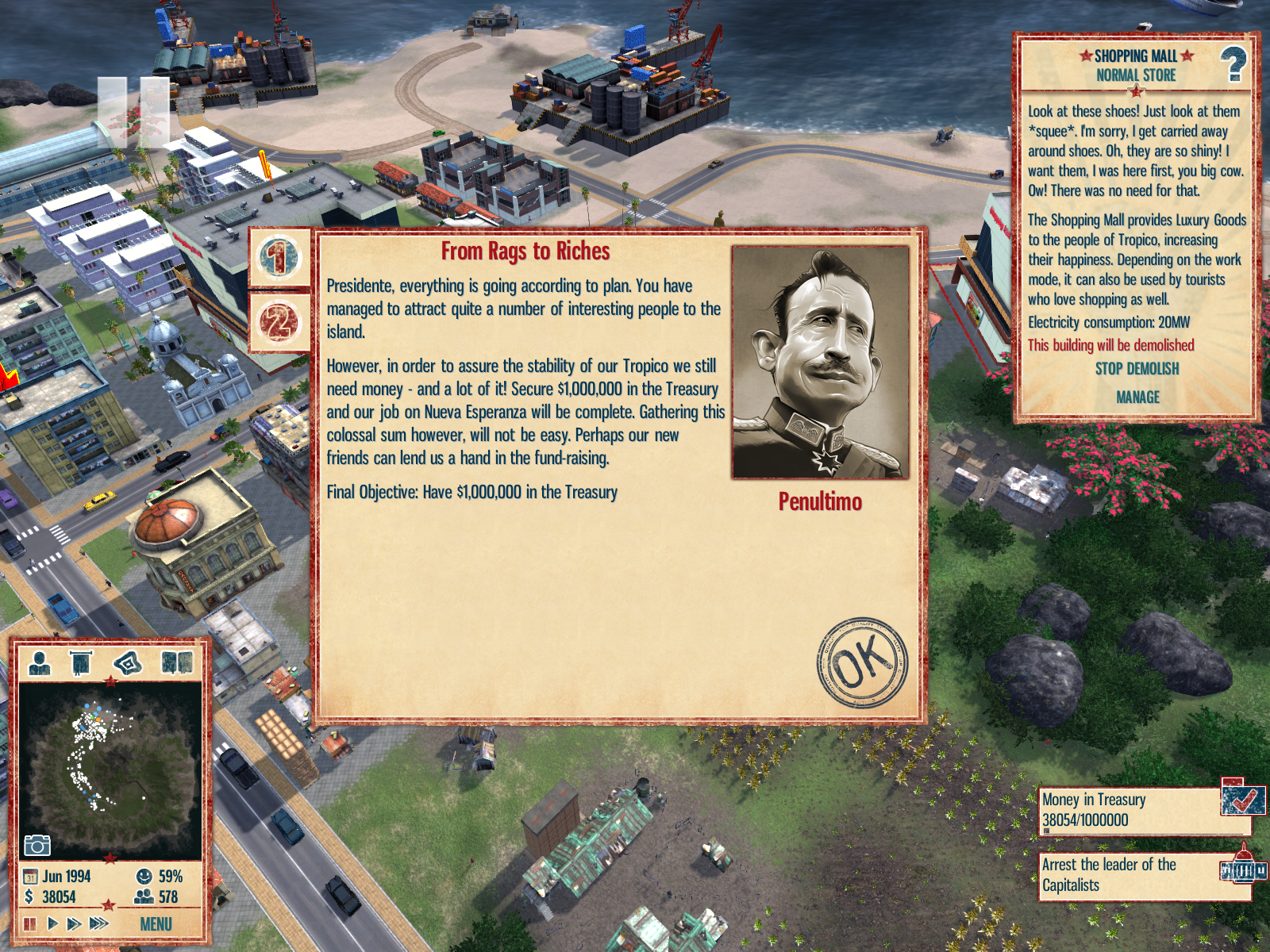Open the Manage option for the Shopping Mall
1270x952 pixels.
coord(1137,397)
